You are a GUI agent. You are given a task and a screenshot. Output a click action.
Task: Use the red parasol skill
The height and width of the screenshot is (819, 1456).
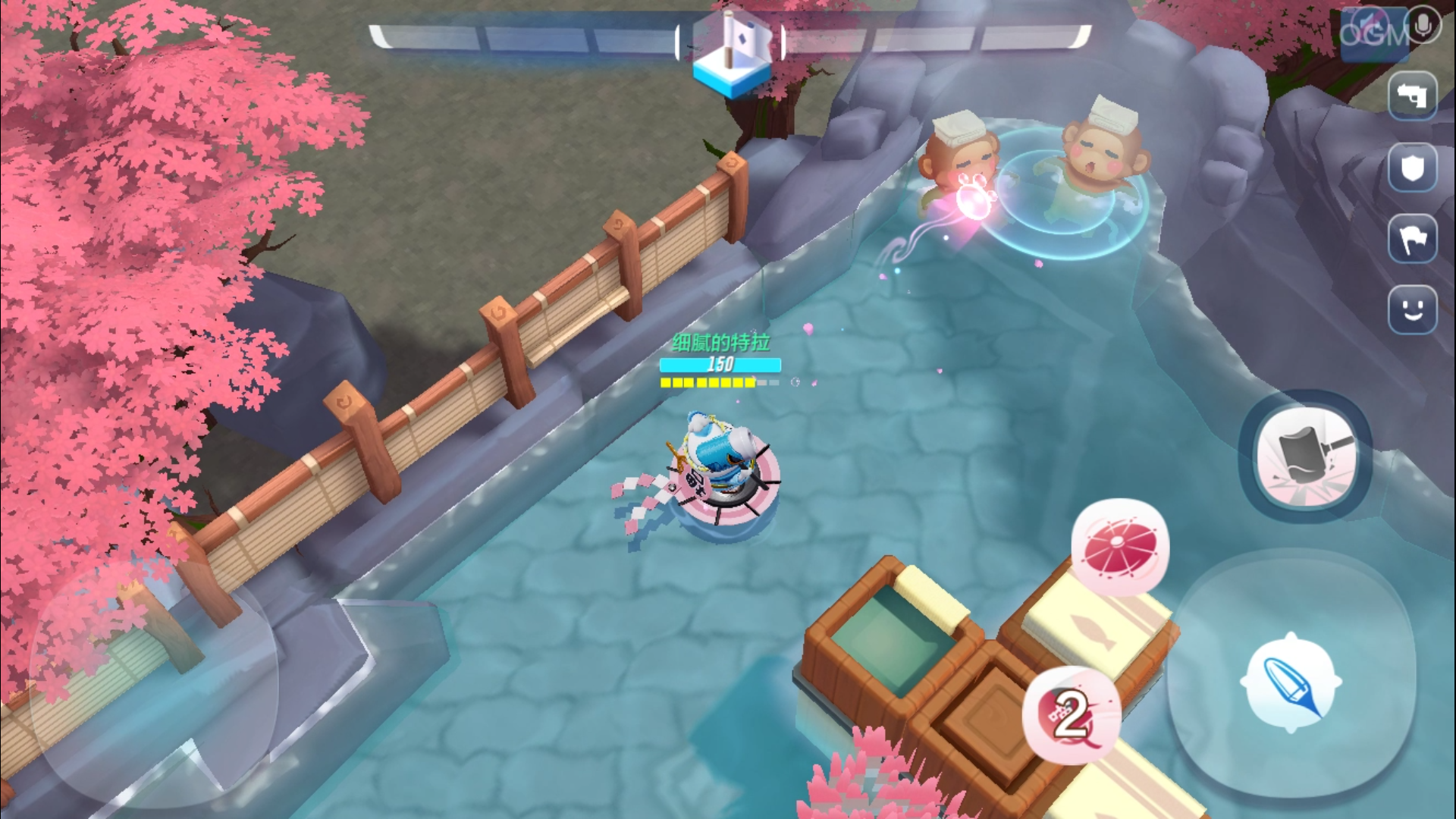(1120, 546)
